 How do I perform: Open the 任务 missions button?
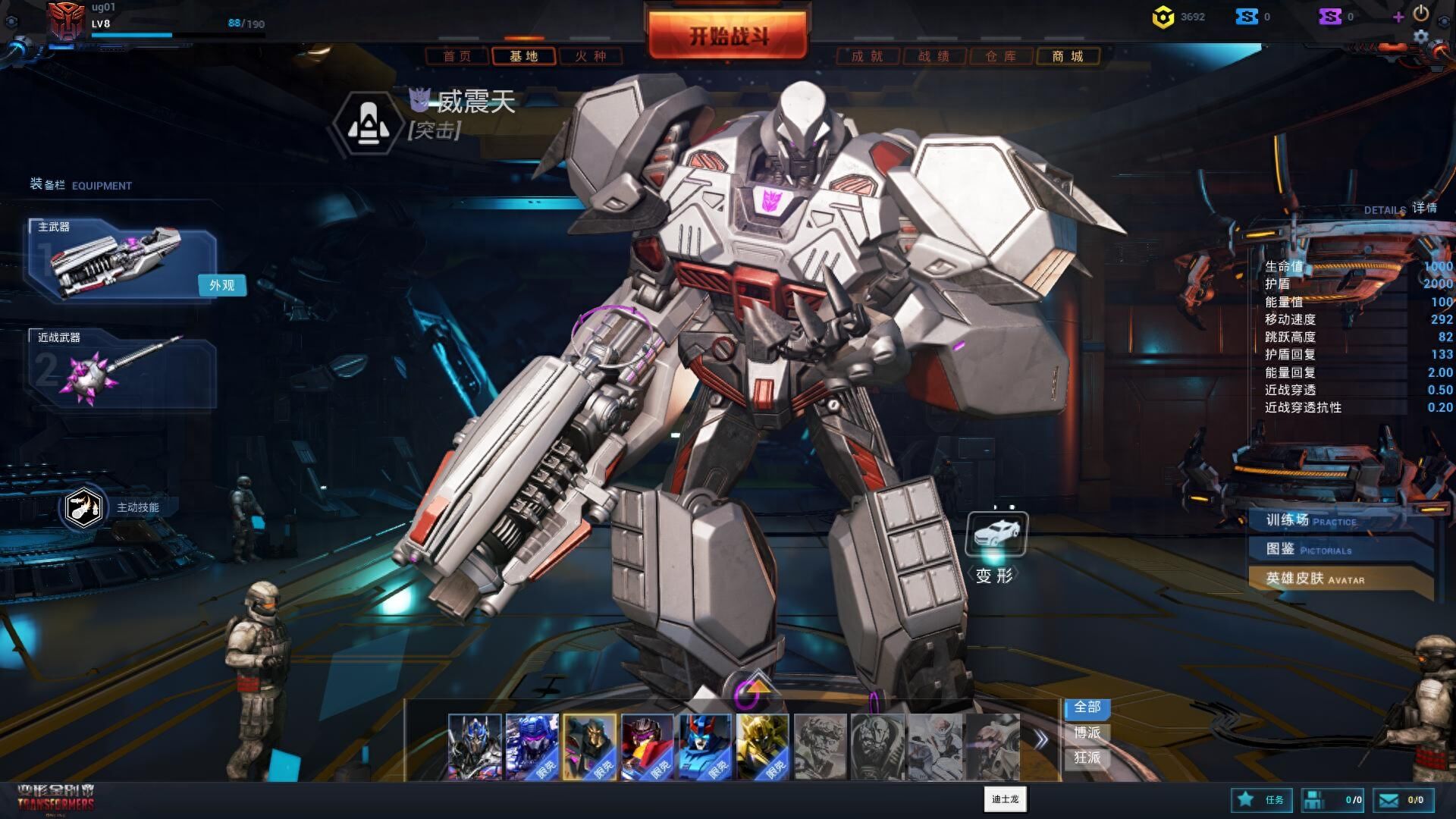pos(1262,799)
